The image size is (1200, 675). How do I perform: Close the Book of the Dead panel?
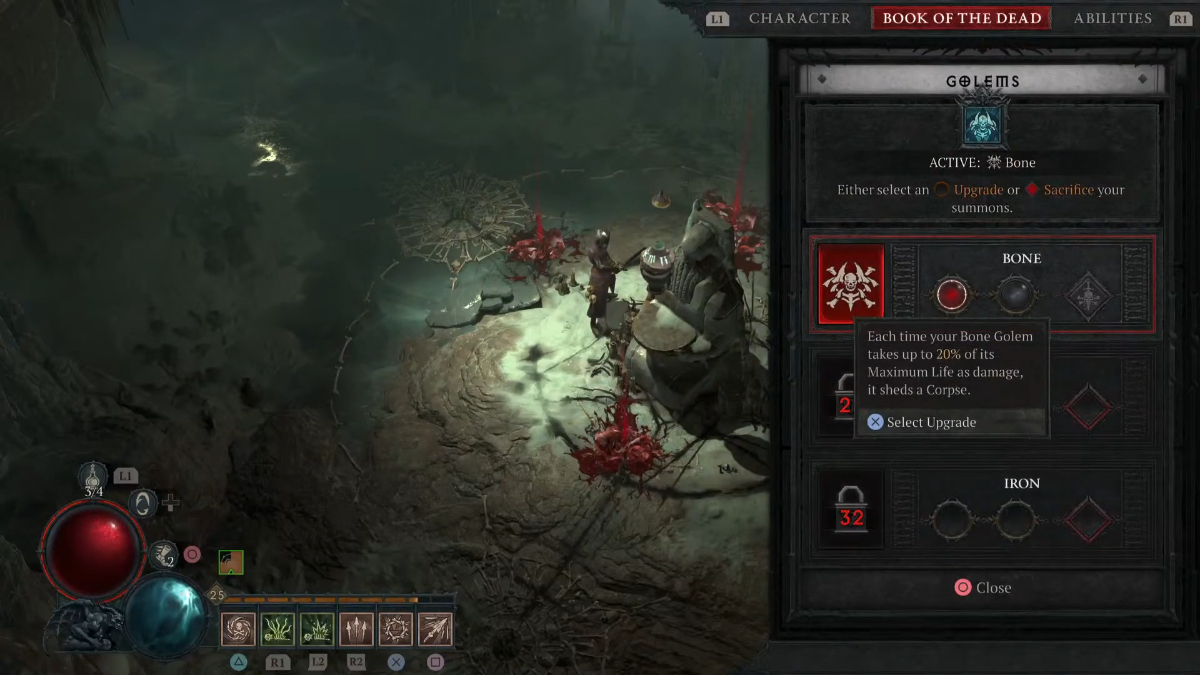(x=982, y=588)
